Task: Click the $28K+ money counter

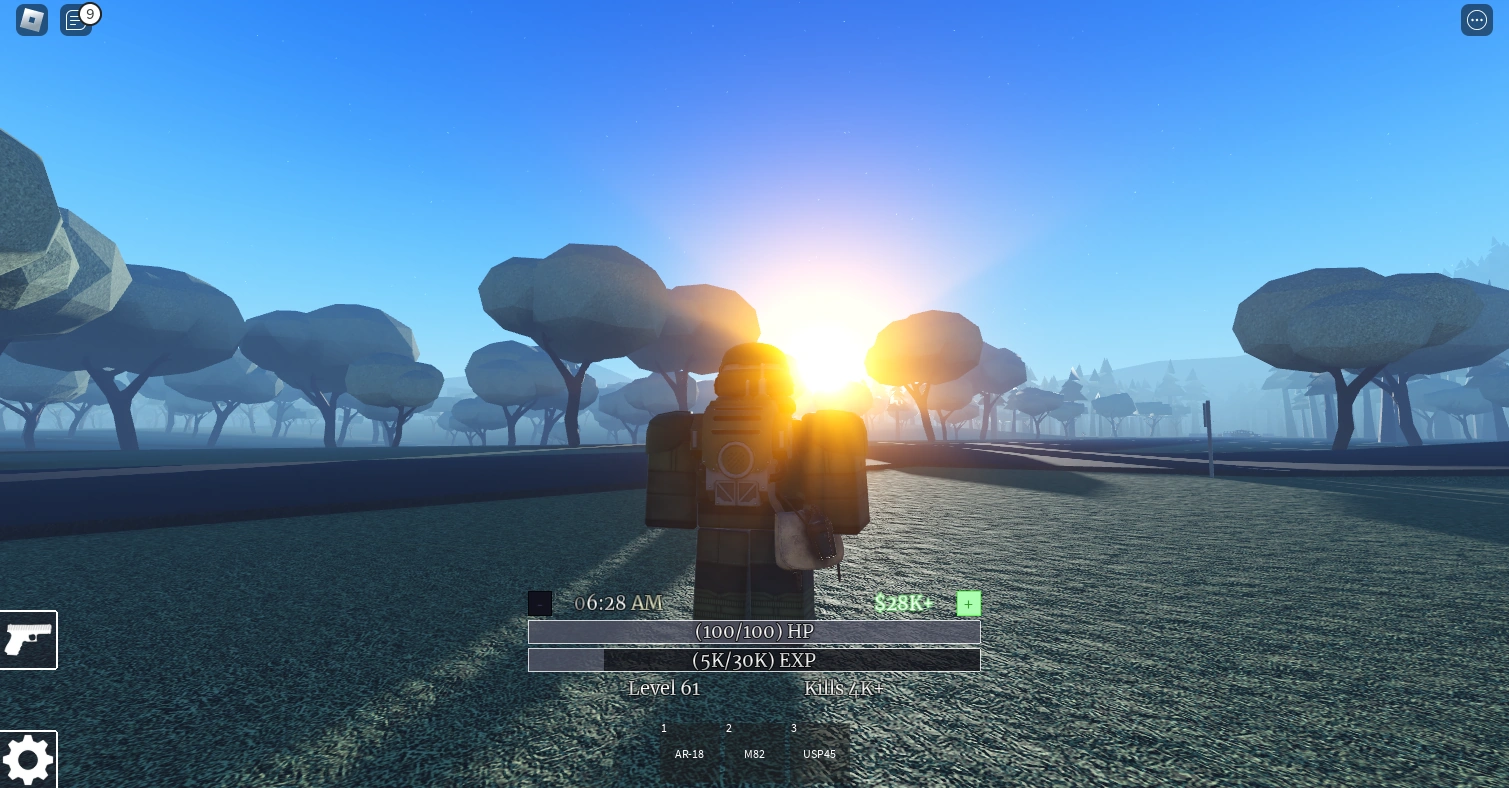Action: coord(903,603)
